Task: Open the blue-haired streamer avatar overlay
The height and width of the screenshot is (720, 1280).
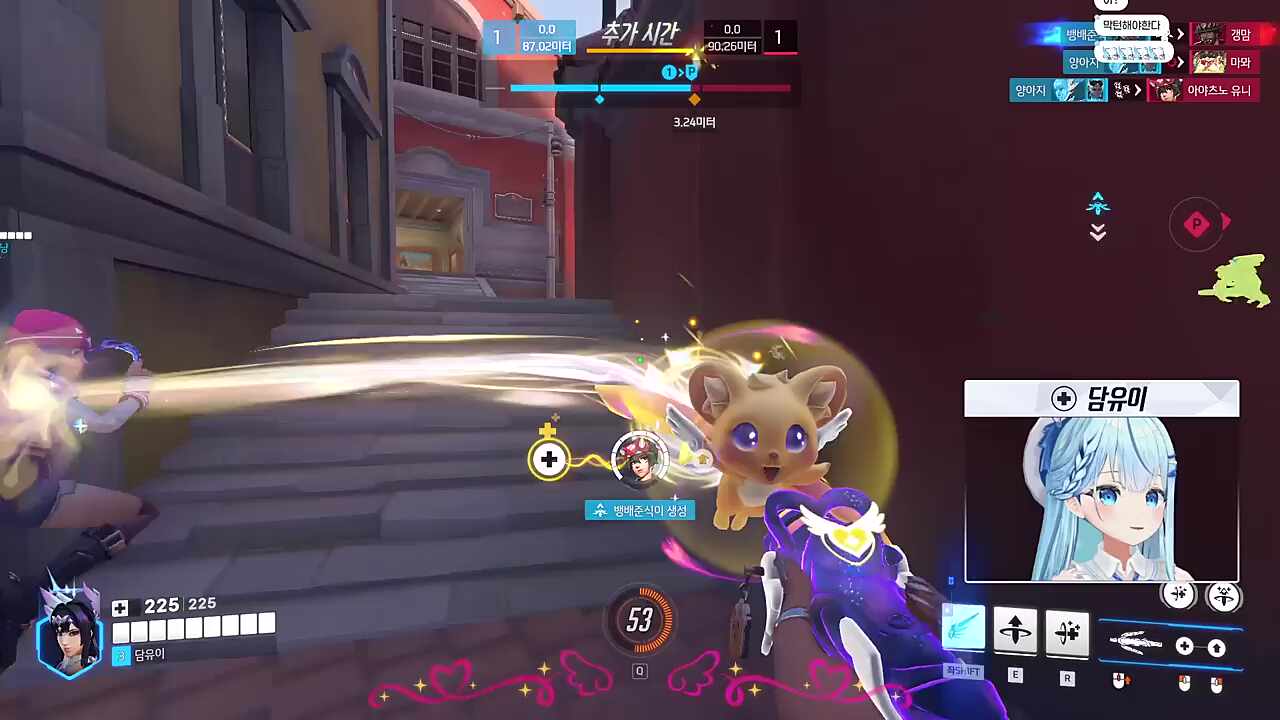Action: click(x=1101, y=499)
